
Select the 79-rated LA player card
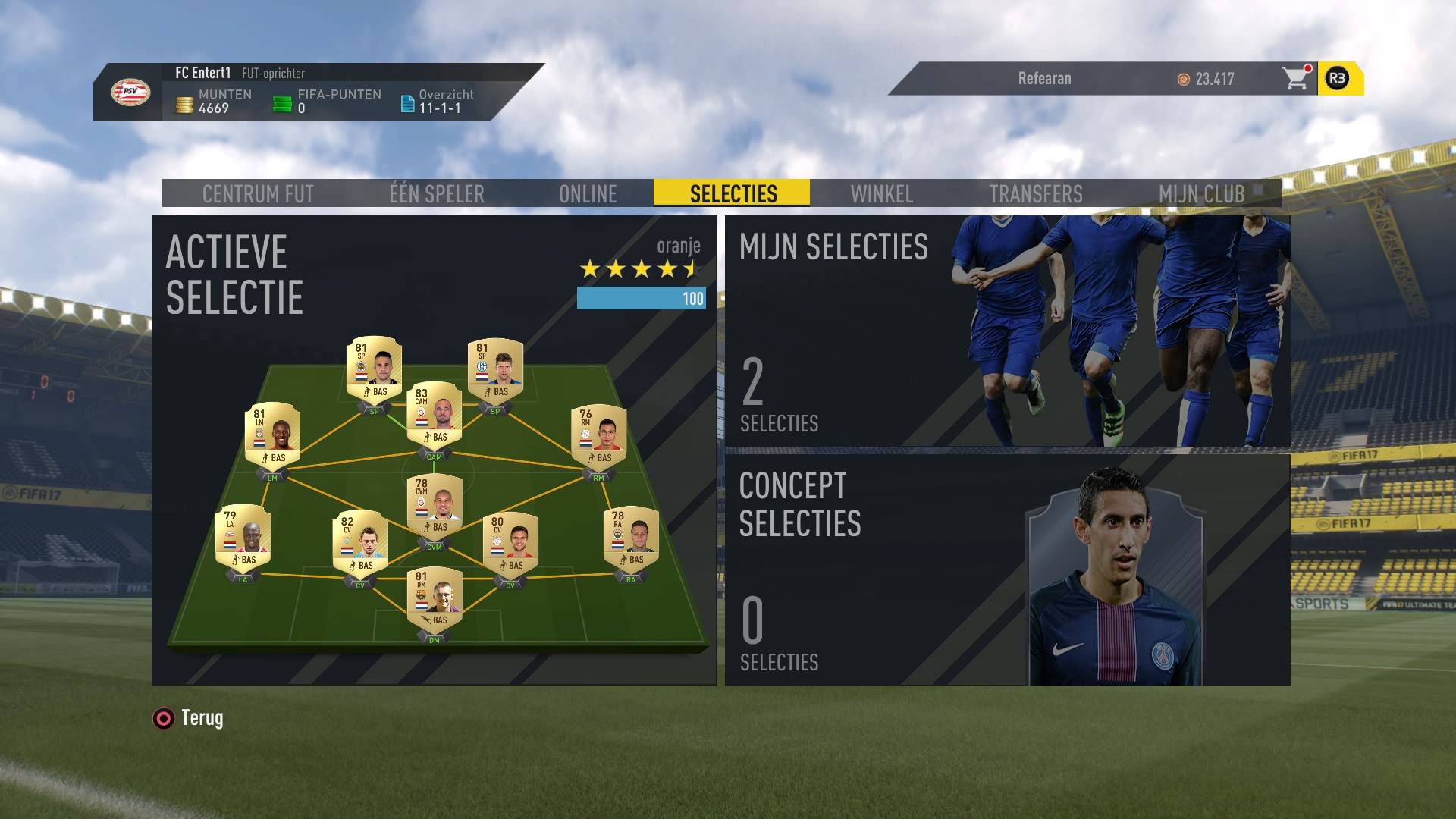point(243,537)
